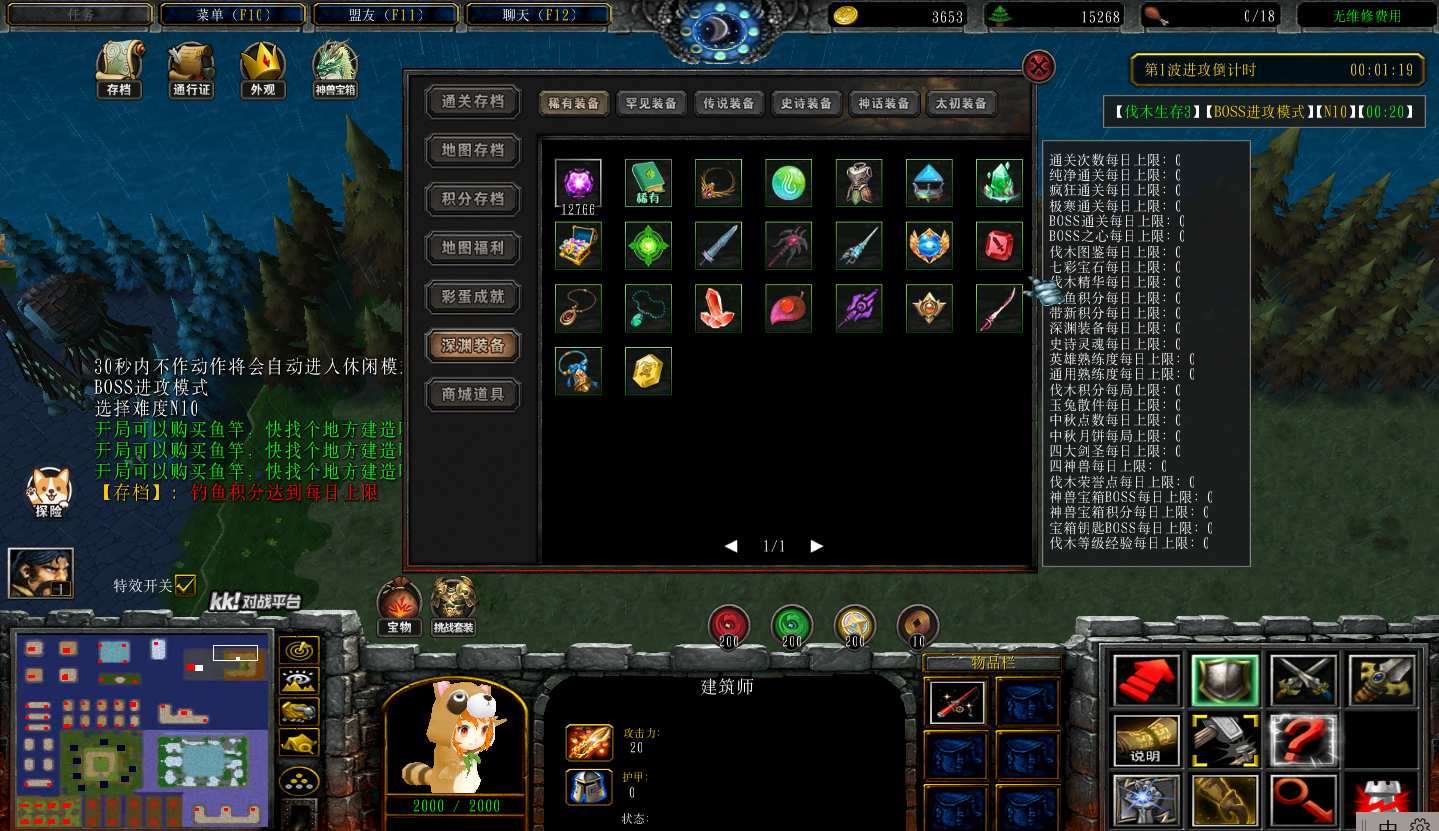The width and height of the screenshot is (1439, 831).
Task: Toggle the 特效开关 checkbox
Action: [185, 585]
